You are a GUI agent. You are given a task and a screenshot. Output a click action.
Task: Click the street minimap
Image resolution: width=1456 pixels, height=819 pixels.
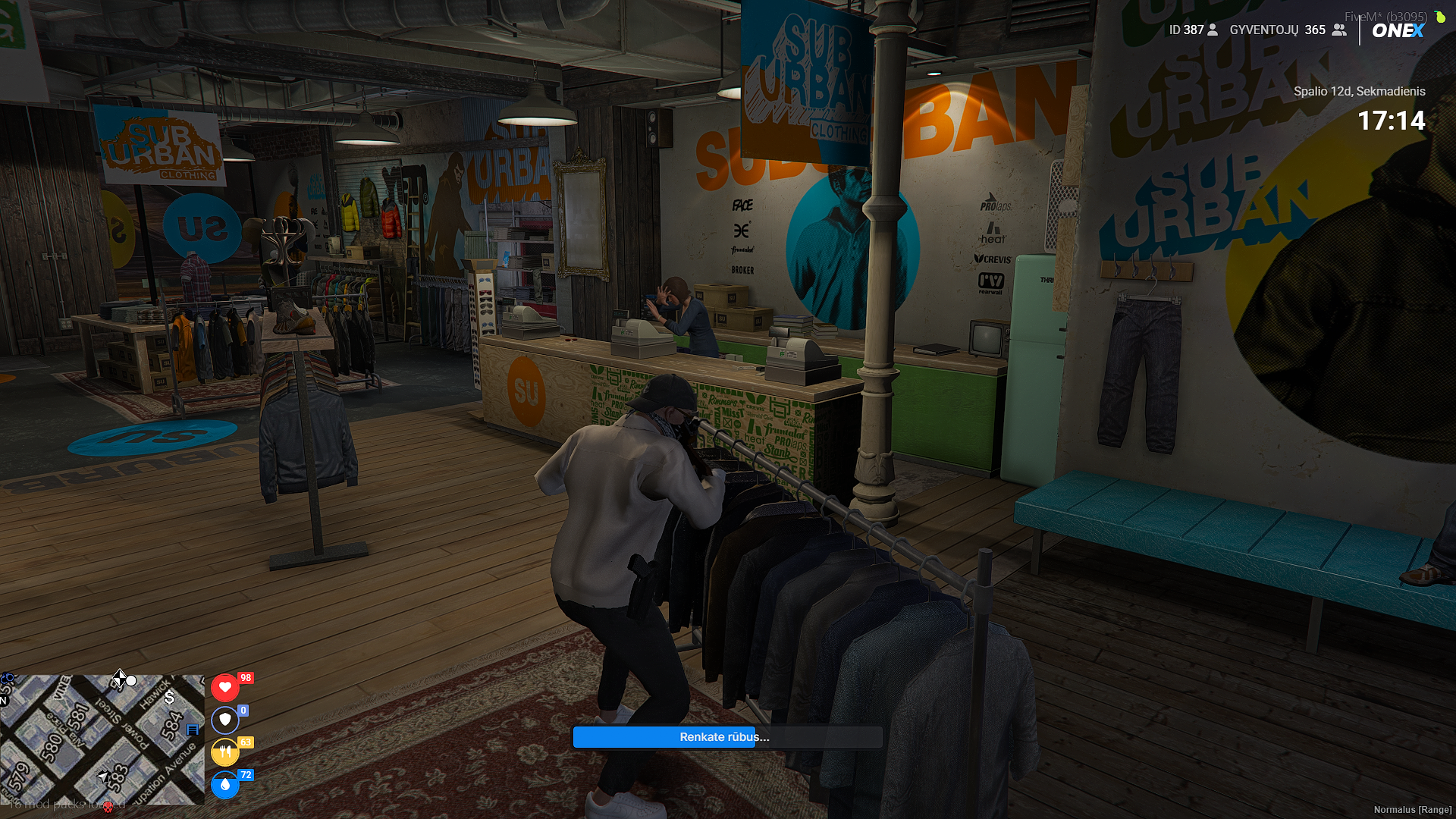point(102,739)
